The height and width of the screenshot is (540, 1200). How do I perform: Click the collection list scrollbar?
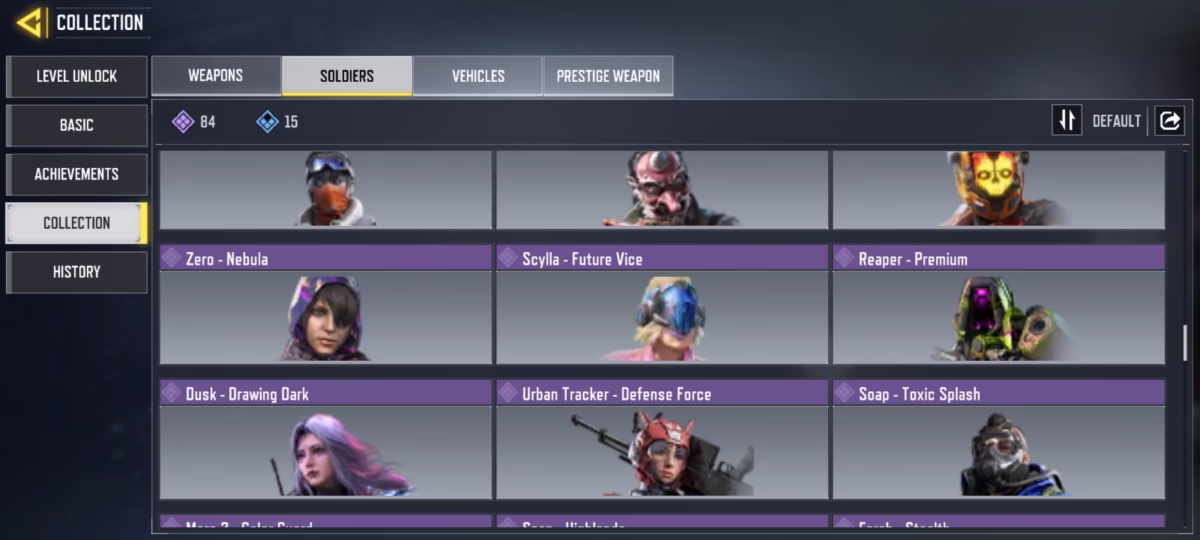1185,342
